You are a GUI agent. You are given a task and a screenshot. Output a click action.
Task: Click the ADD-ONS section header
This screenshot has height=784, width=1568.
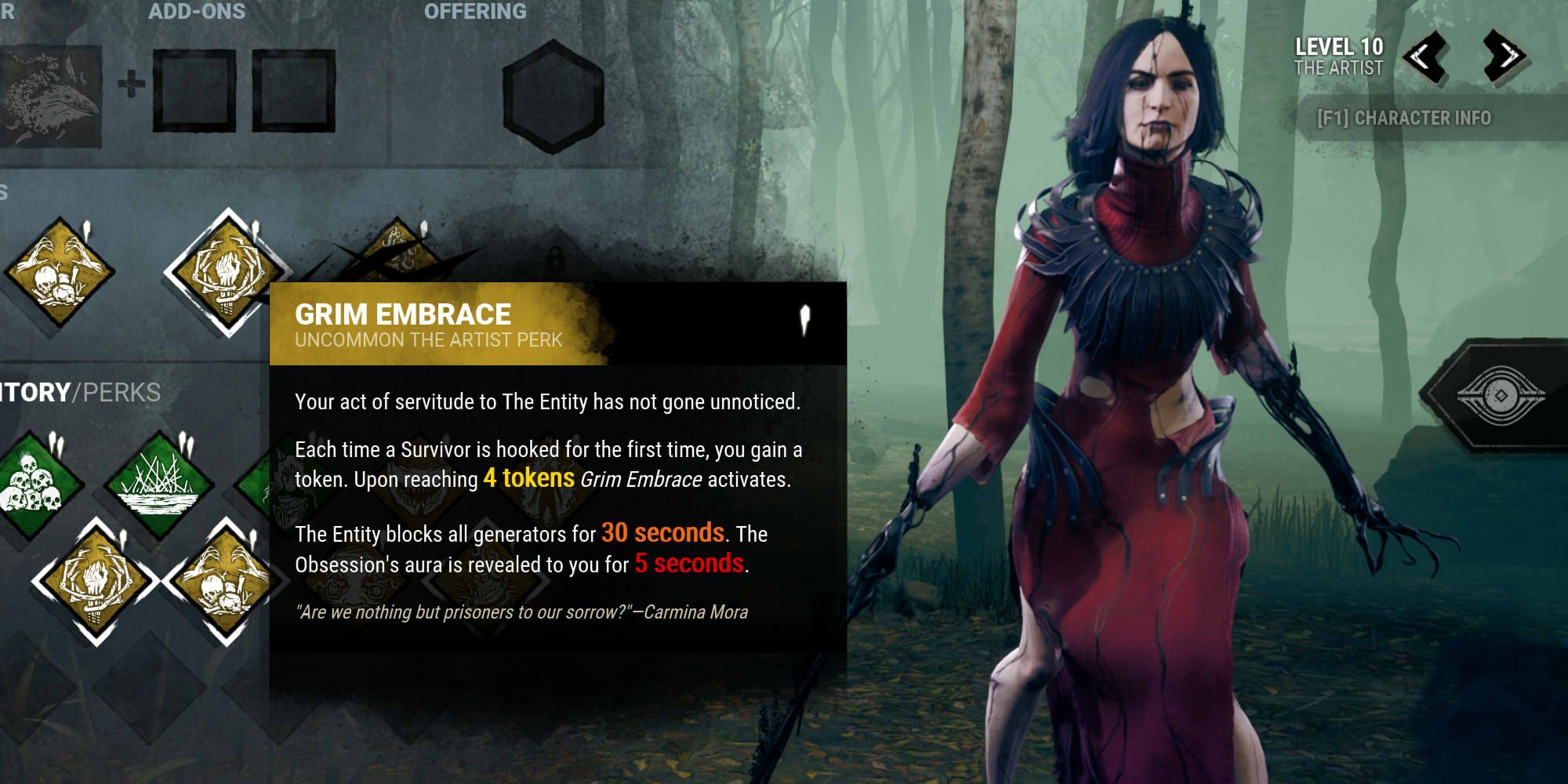198,12
